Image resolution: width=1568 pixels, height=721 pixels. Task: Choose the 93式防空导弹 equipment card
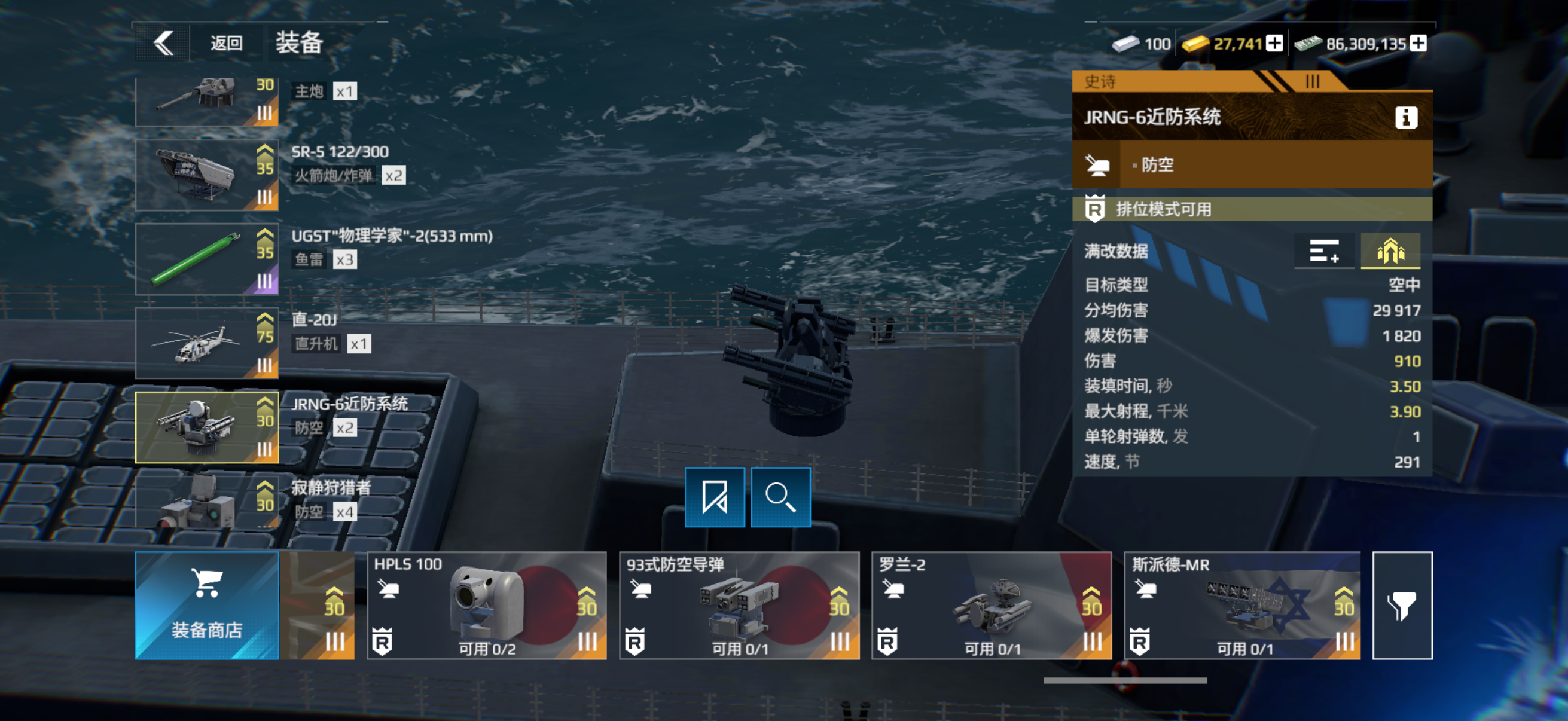pos(739,606)
